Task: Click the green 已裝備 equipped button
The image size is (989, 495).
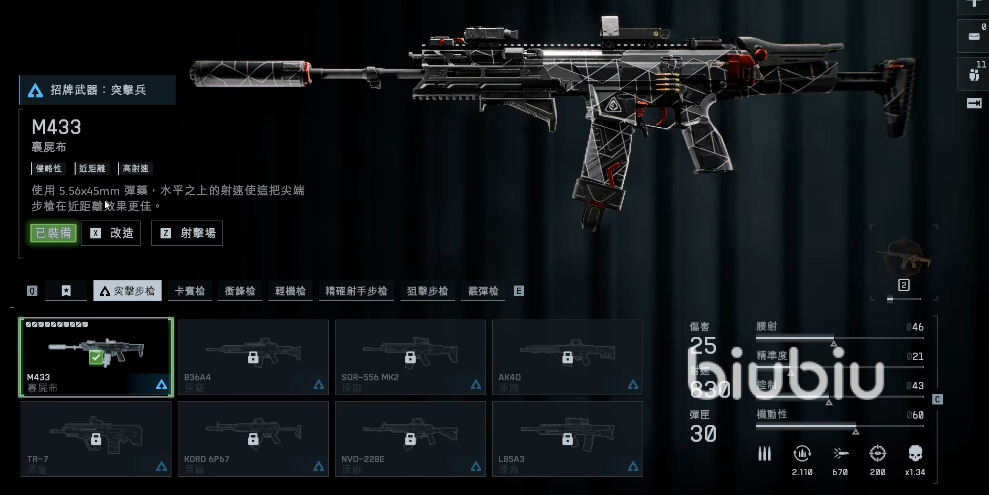Action: (53, 233)
